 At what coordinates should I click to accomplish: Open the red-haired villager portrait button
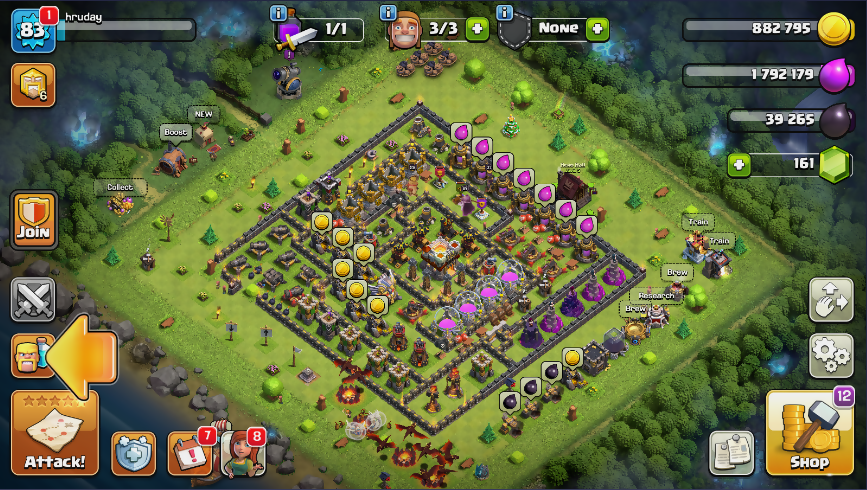242,453
